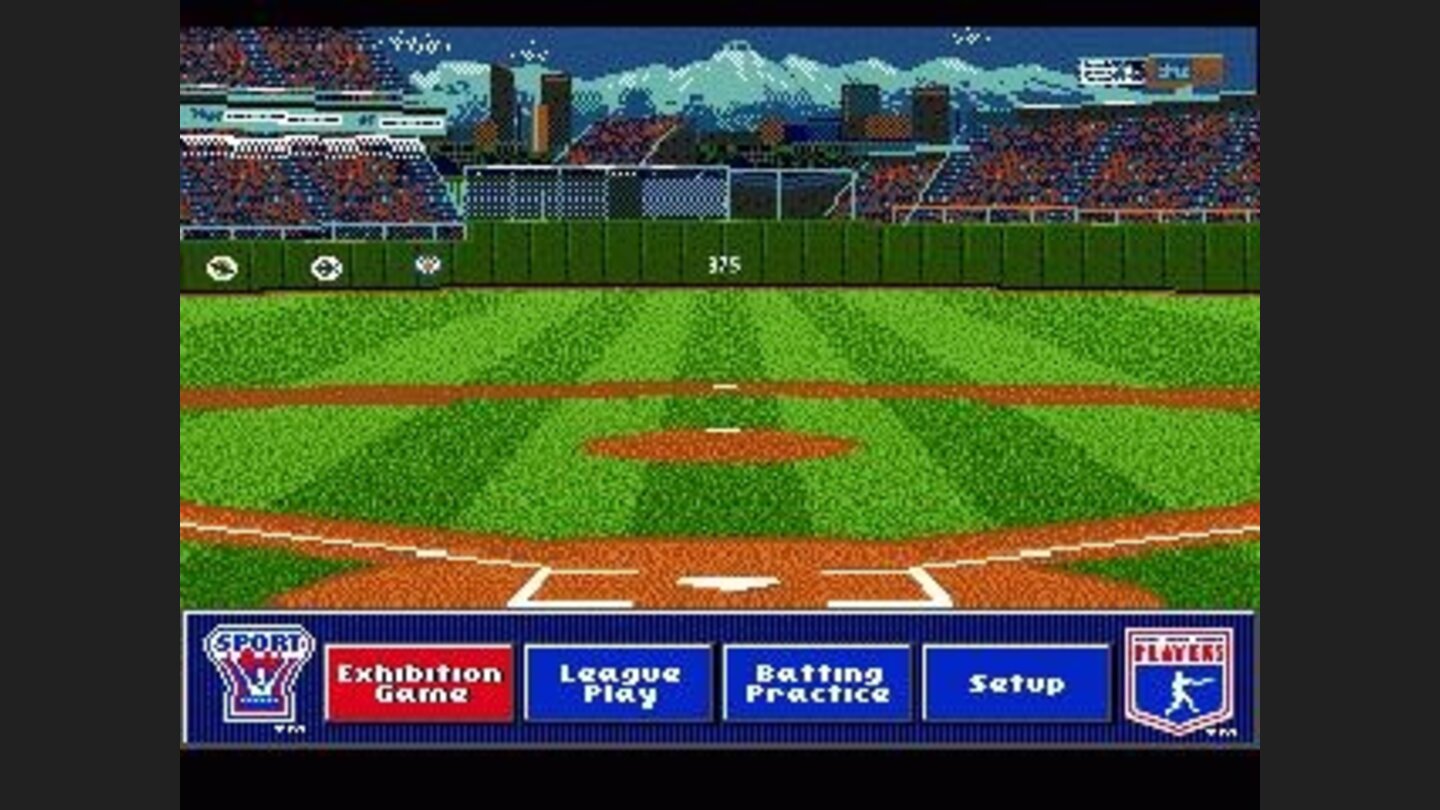Image resolution: width=1440 pixels, height=810 pixels.
Task: Open the Setup menu entry
Action: click(x=1017, y=683)
